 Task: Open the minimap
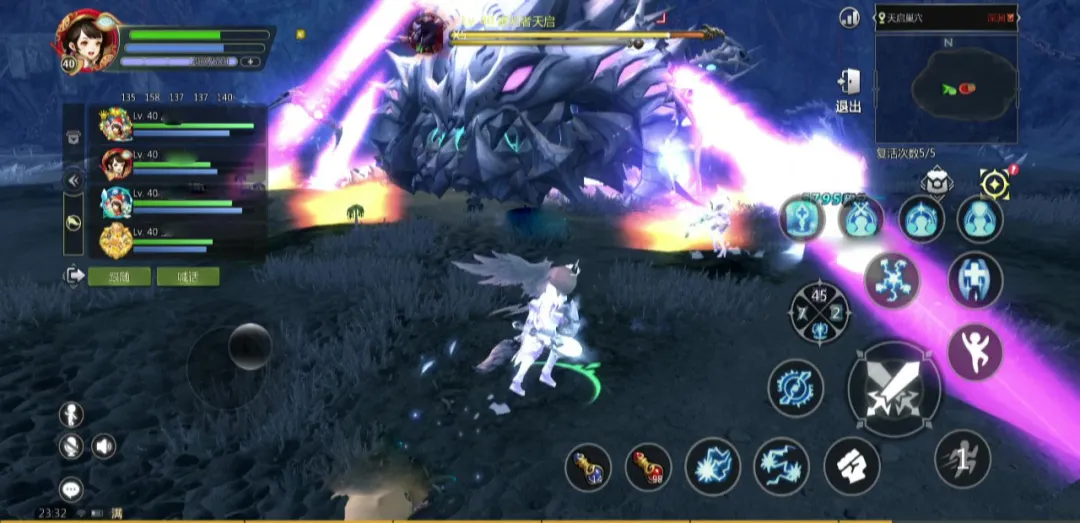click(x=946, y=89)
